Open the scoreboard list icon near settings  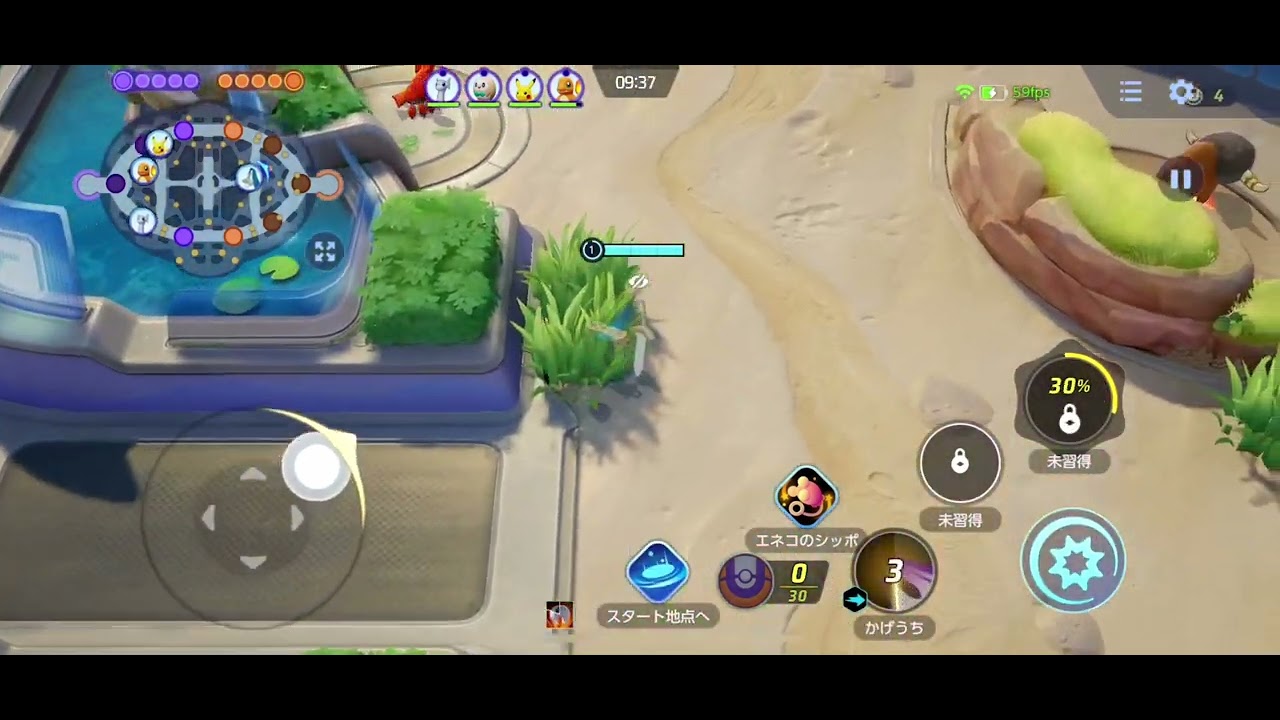point(1130,92)
